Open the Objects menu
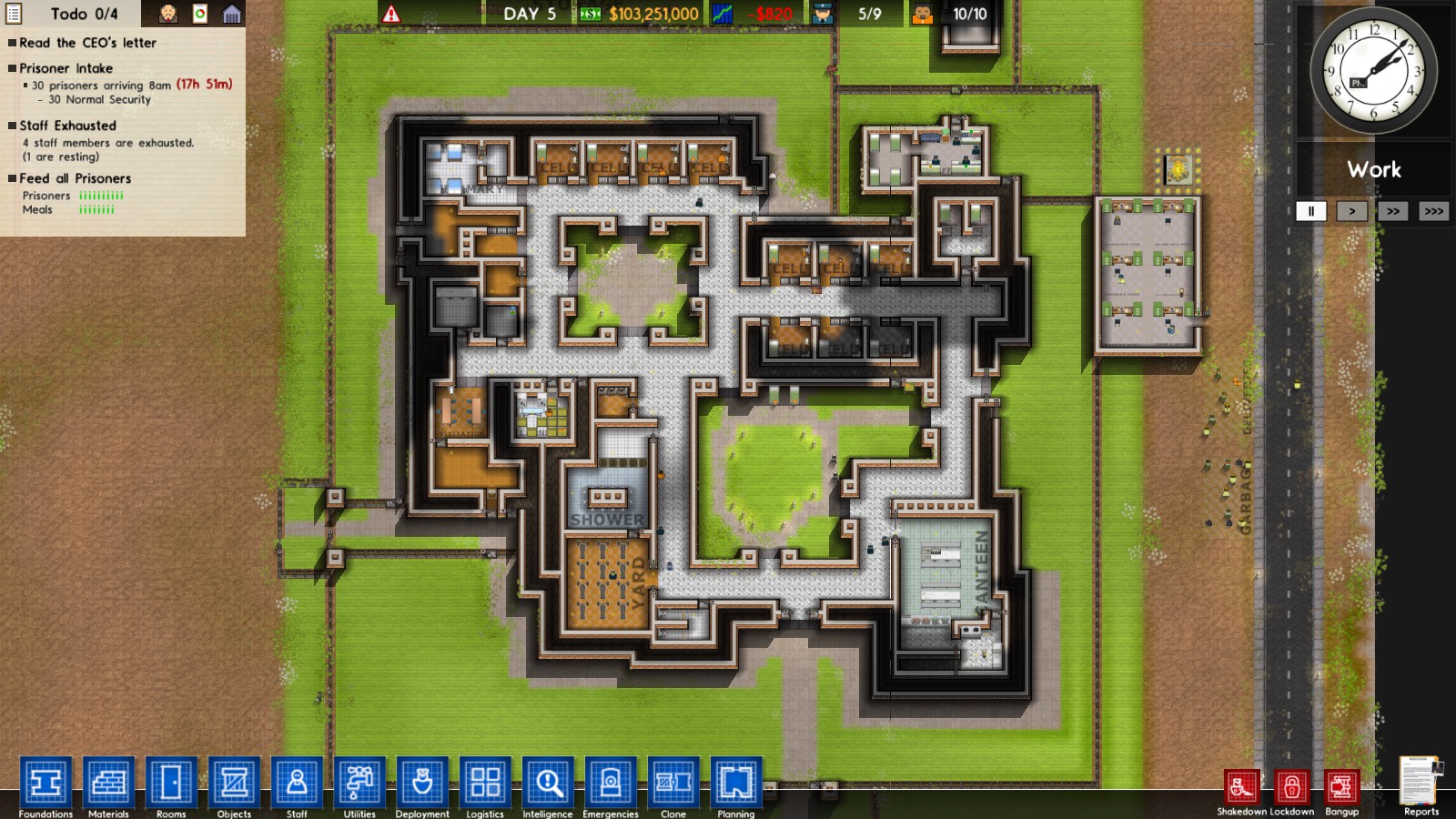This screenshot has height=819, width=1456. coord(234,781)
